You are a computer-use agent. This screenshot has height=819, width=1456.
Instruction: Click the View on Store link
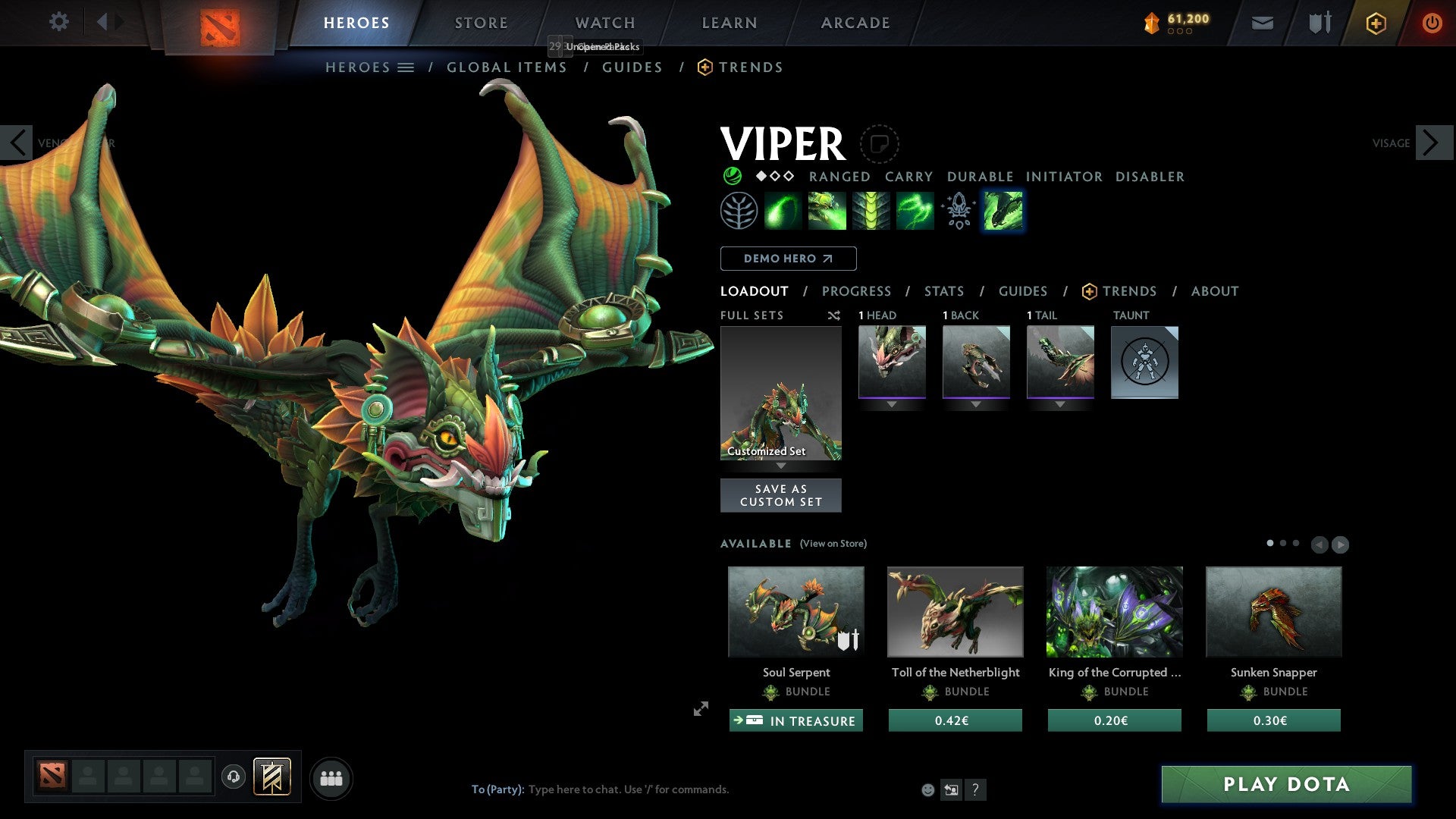833,544
